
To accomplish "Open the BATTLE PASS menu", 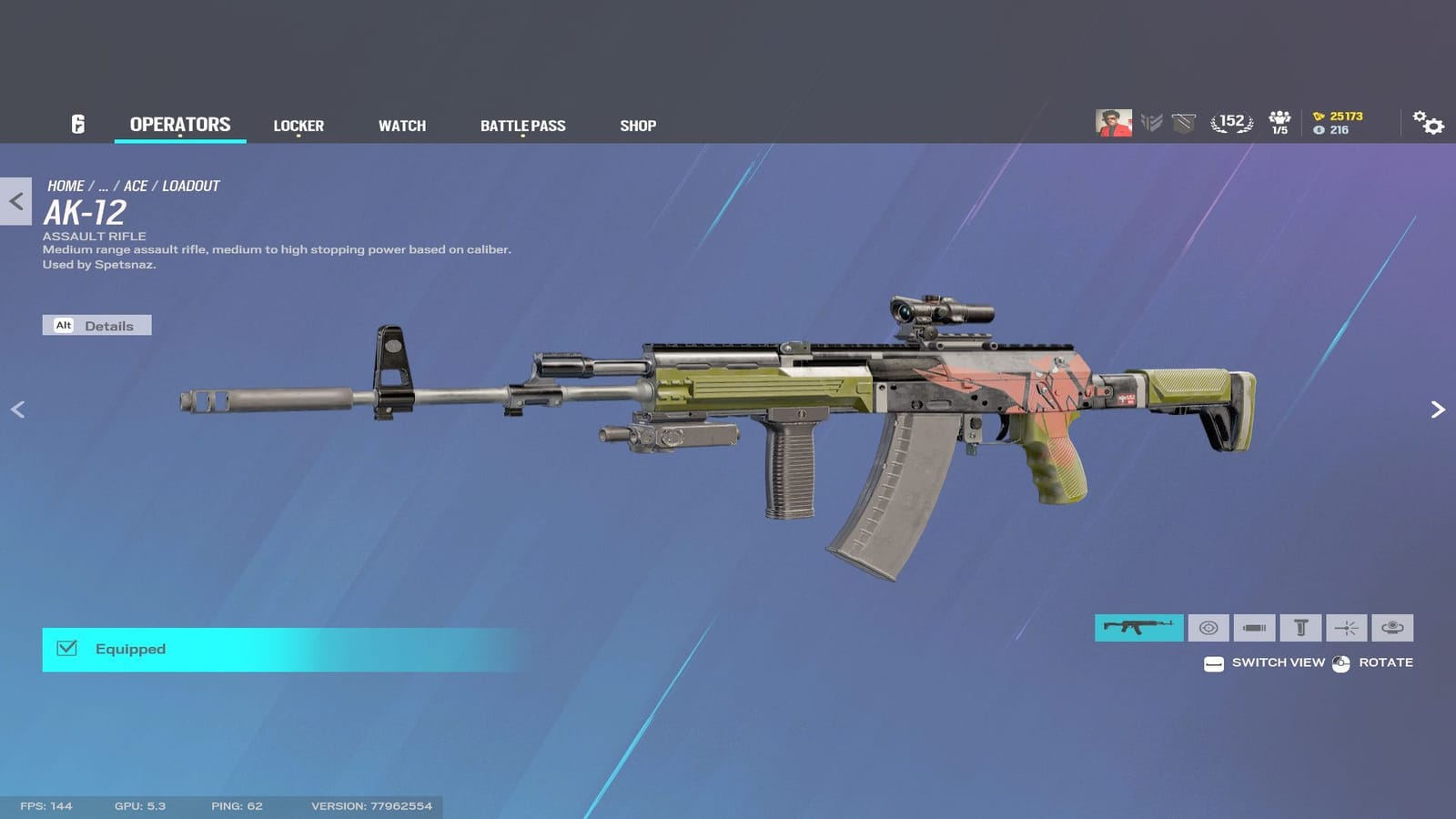I will click(x=523, y=125).
